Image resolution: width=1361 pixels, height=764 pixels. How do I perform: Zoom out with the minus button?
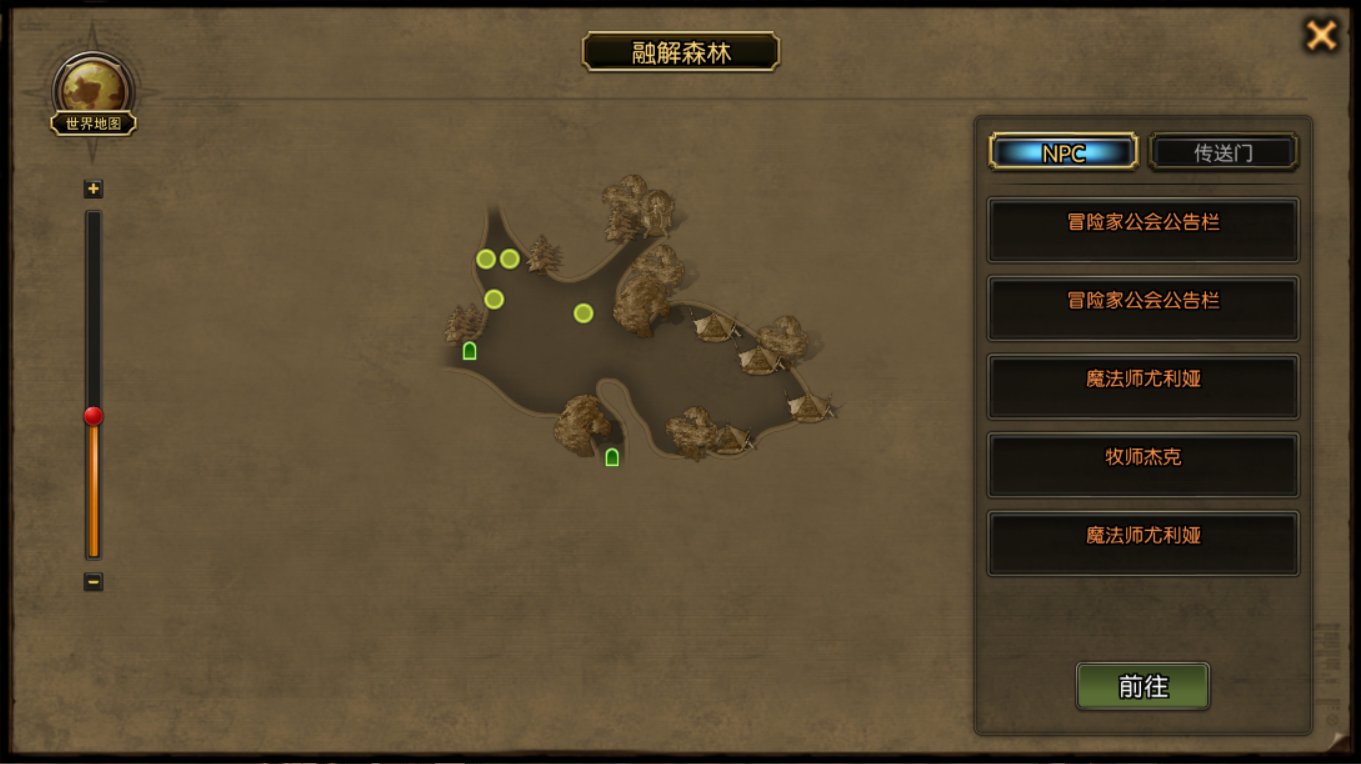[93, 581]
